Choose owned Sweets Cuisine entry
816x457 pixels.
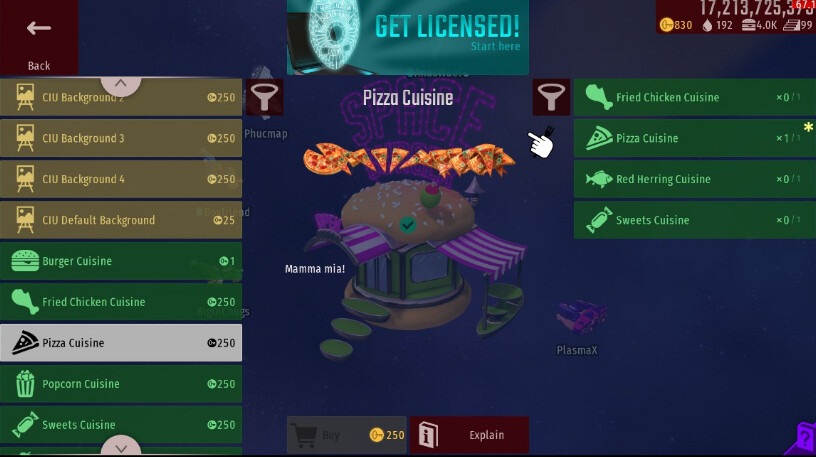[x=694, y=220]
